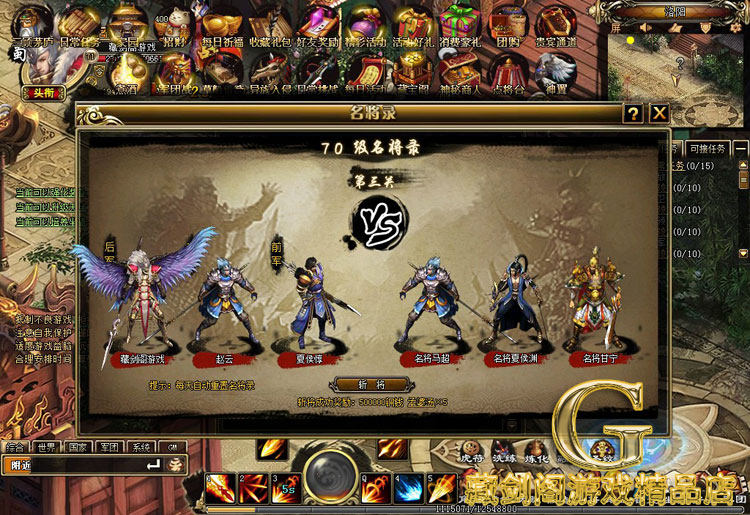Switch chat to the 军团 channel tab

point(109,447)
